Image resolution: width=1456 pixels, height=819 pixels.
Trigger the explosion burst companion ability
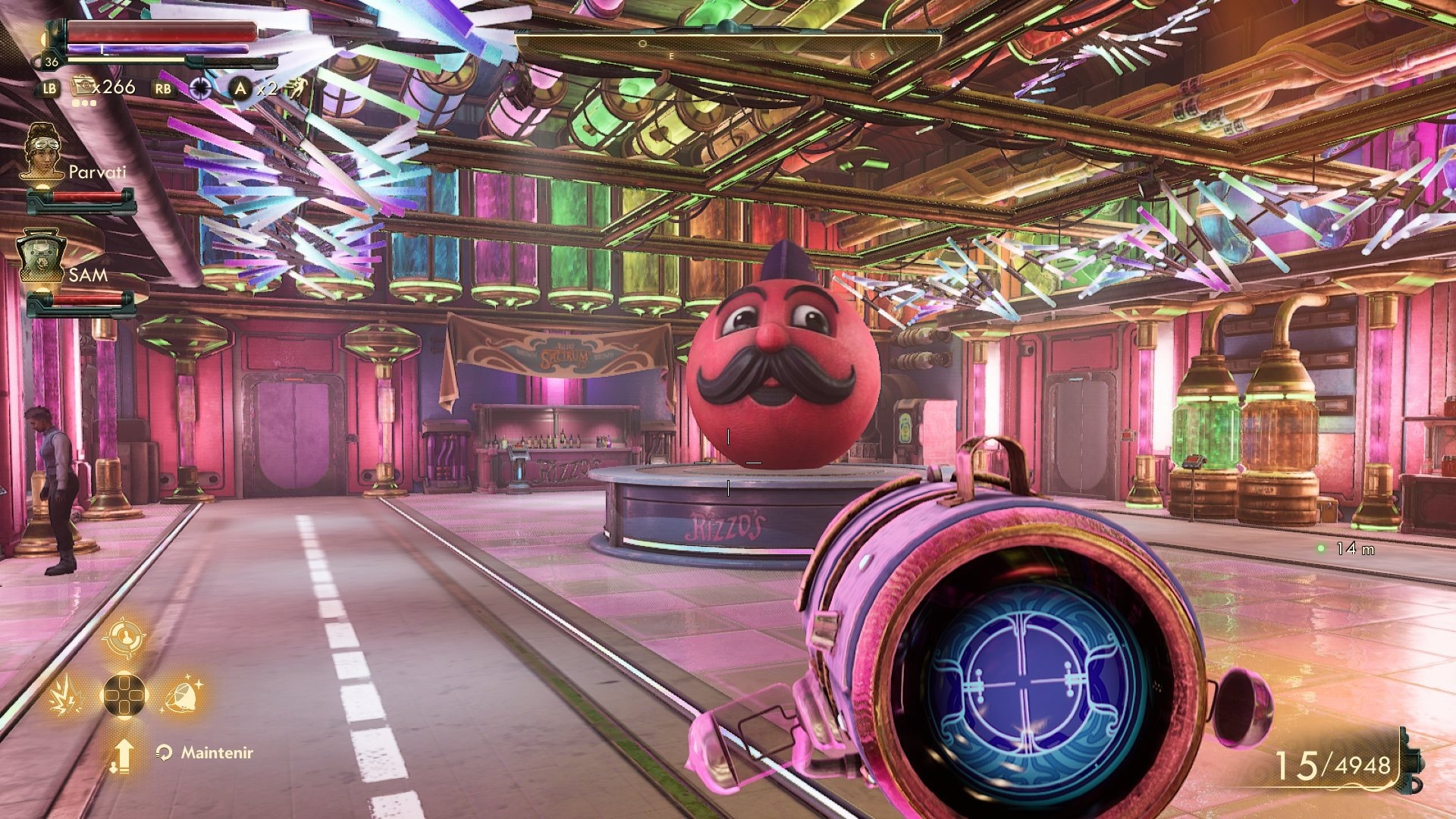tap(66, 695)
